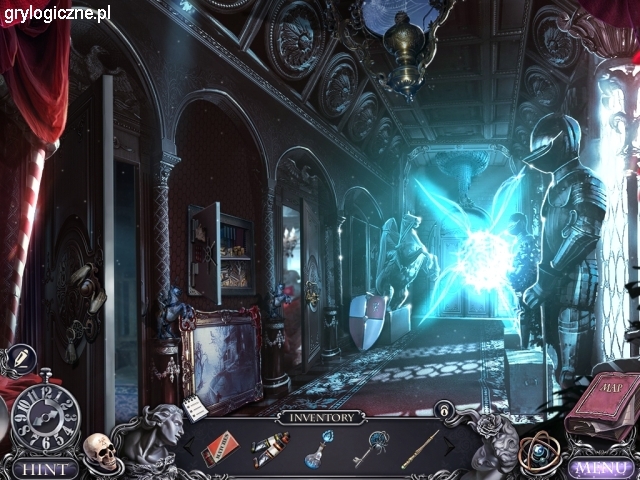The width and height of the screenshot is (640, 480).
Task: Open the quill journal icon
Action: pyautogui.click(x=19, y=358)
